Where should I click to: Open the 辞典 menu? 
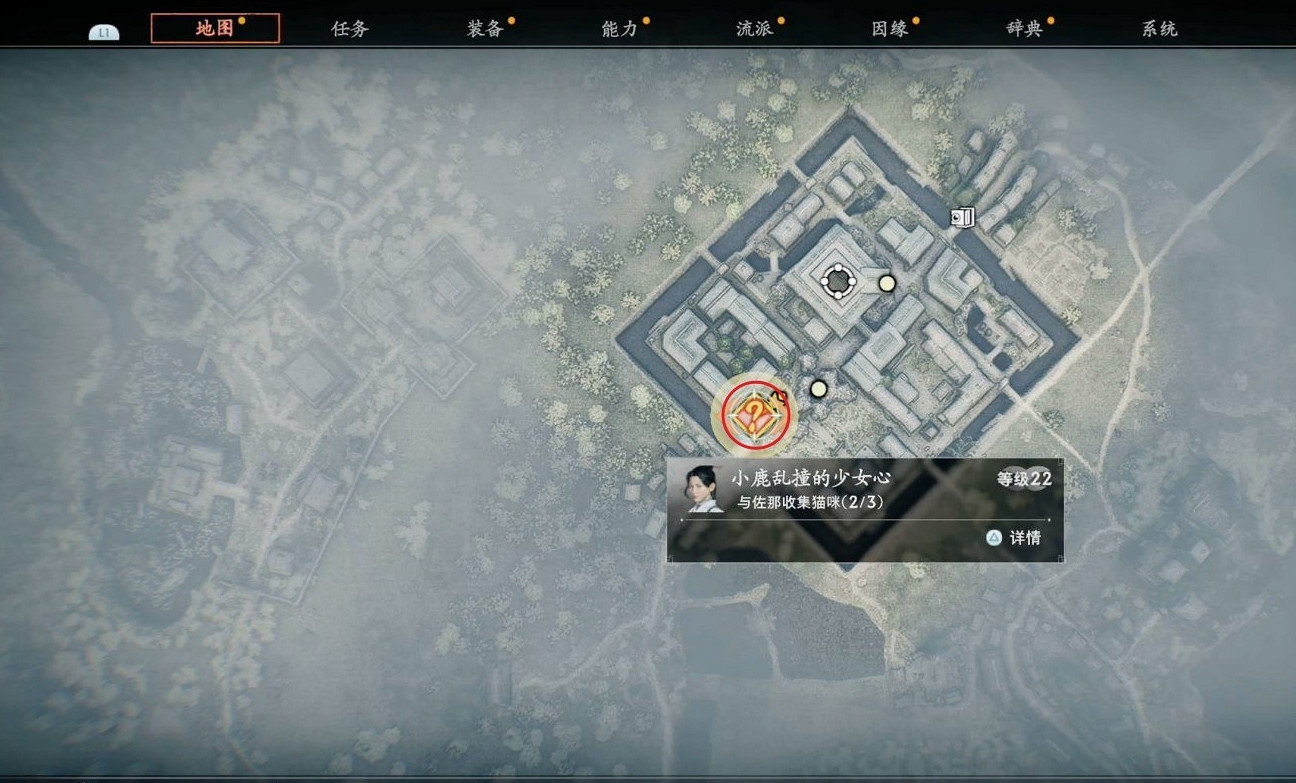click(x=1022, y=29)
